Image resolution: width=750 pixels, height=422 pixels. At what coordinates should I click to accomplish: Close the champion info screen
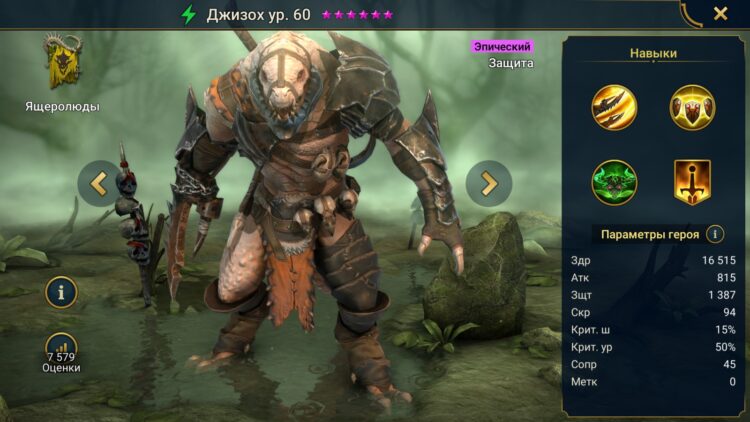point(720,14)
